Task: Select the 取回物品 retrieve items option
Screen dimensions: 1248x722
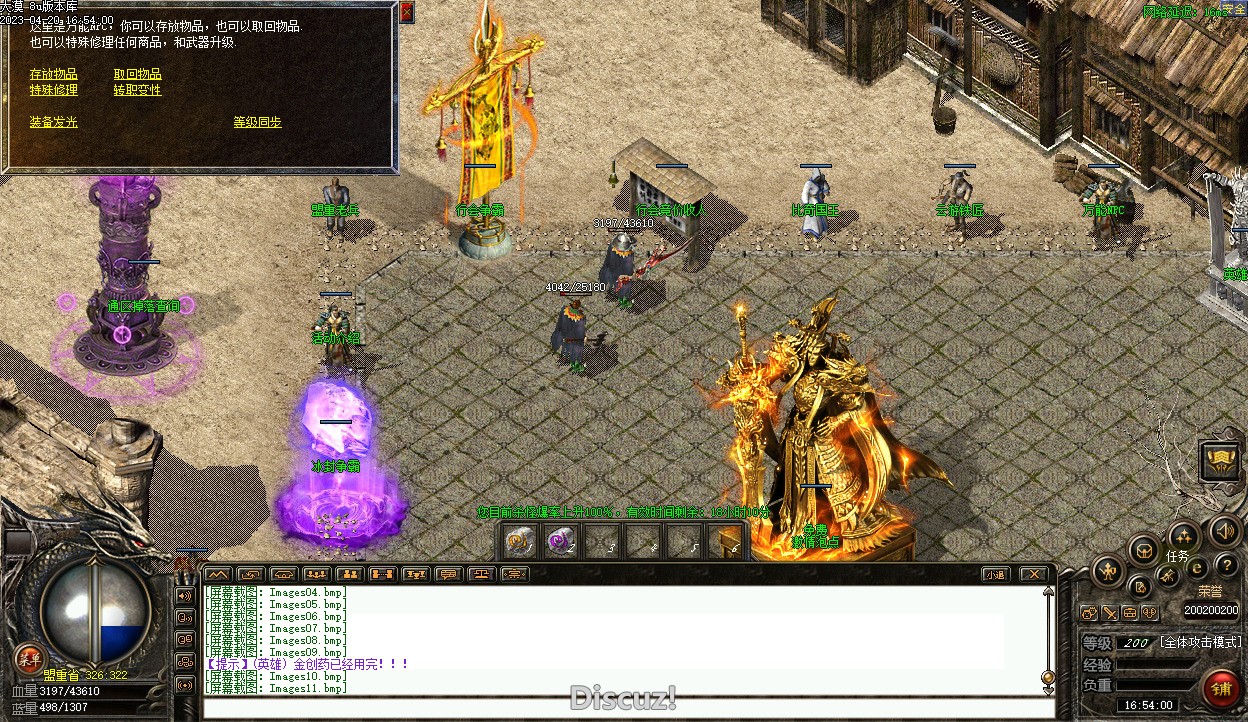Action: [137, 74]
